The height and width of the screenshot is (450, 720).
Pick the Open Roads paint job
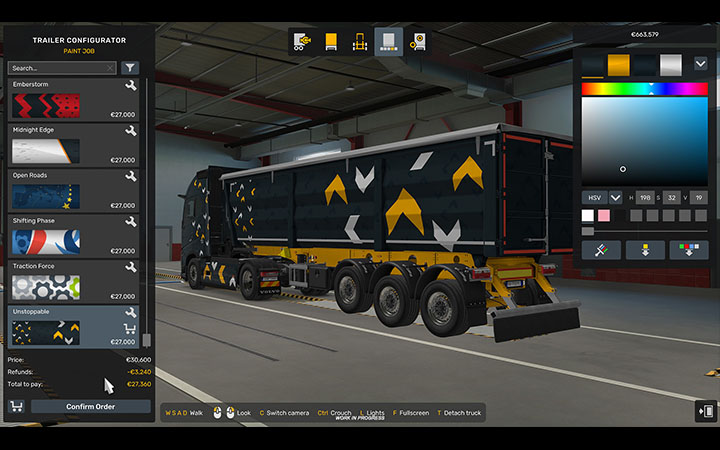point(73,191)
